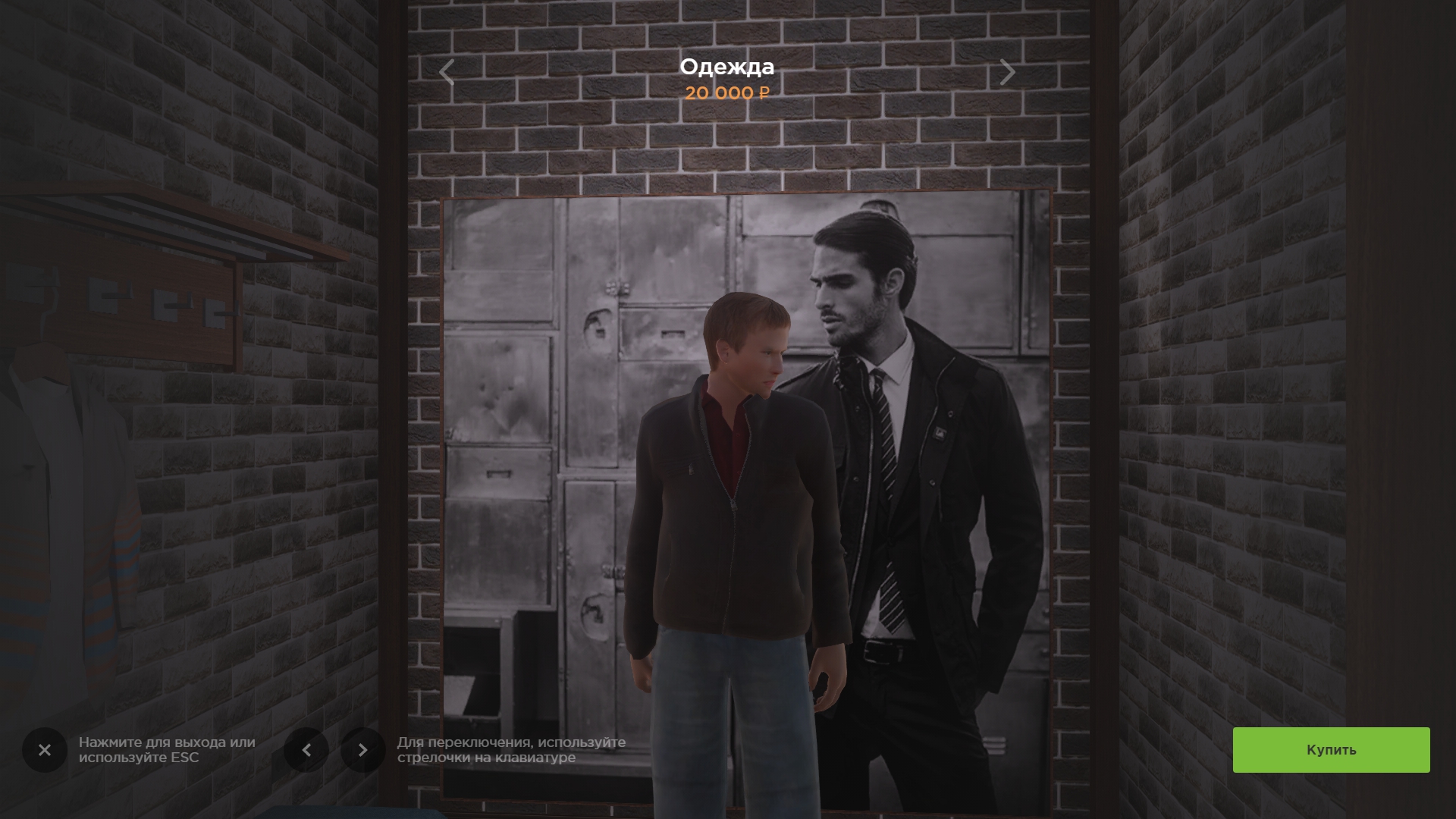Close the clothing shop with the X button
The width and height of the screenshot is (1456, 819).
pyautogui.click(x=45, y=750)
